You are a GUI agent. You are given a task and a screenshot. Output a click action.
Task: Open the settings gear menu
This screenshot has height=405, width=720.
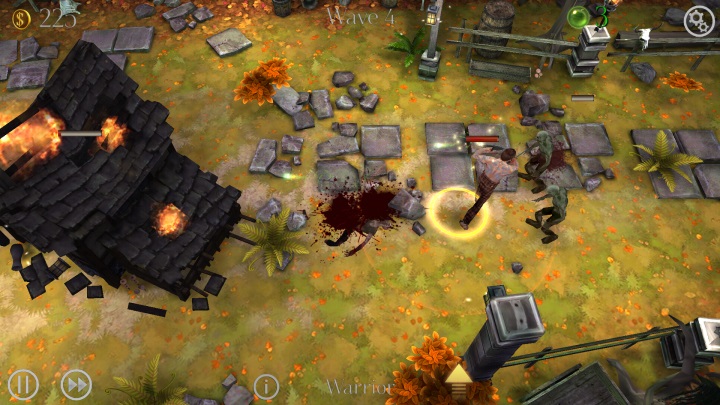(700, 21)
